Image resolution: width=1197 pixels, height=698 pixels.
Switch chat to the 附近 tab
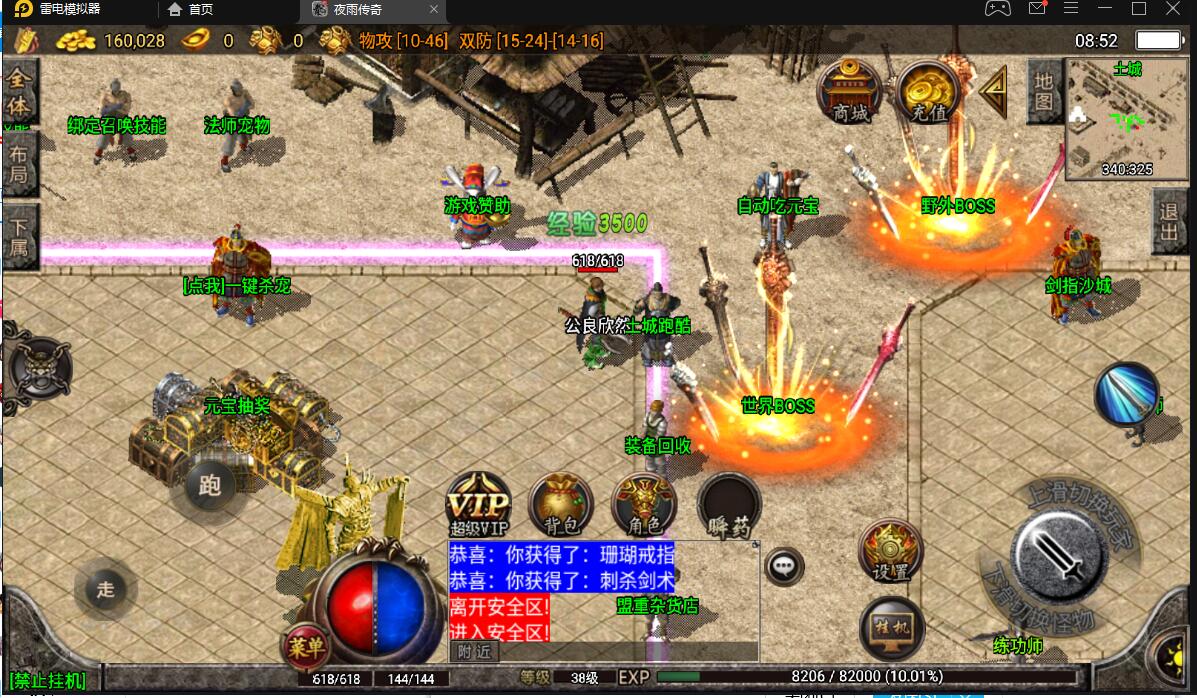(474, 651)
